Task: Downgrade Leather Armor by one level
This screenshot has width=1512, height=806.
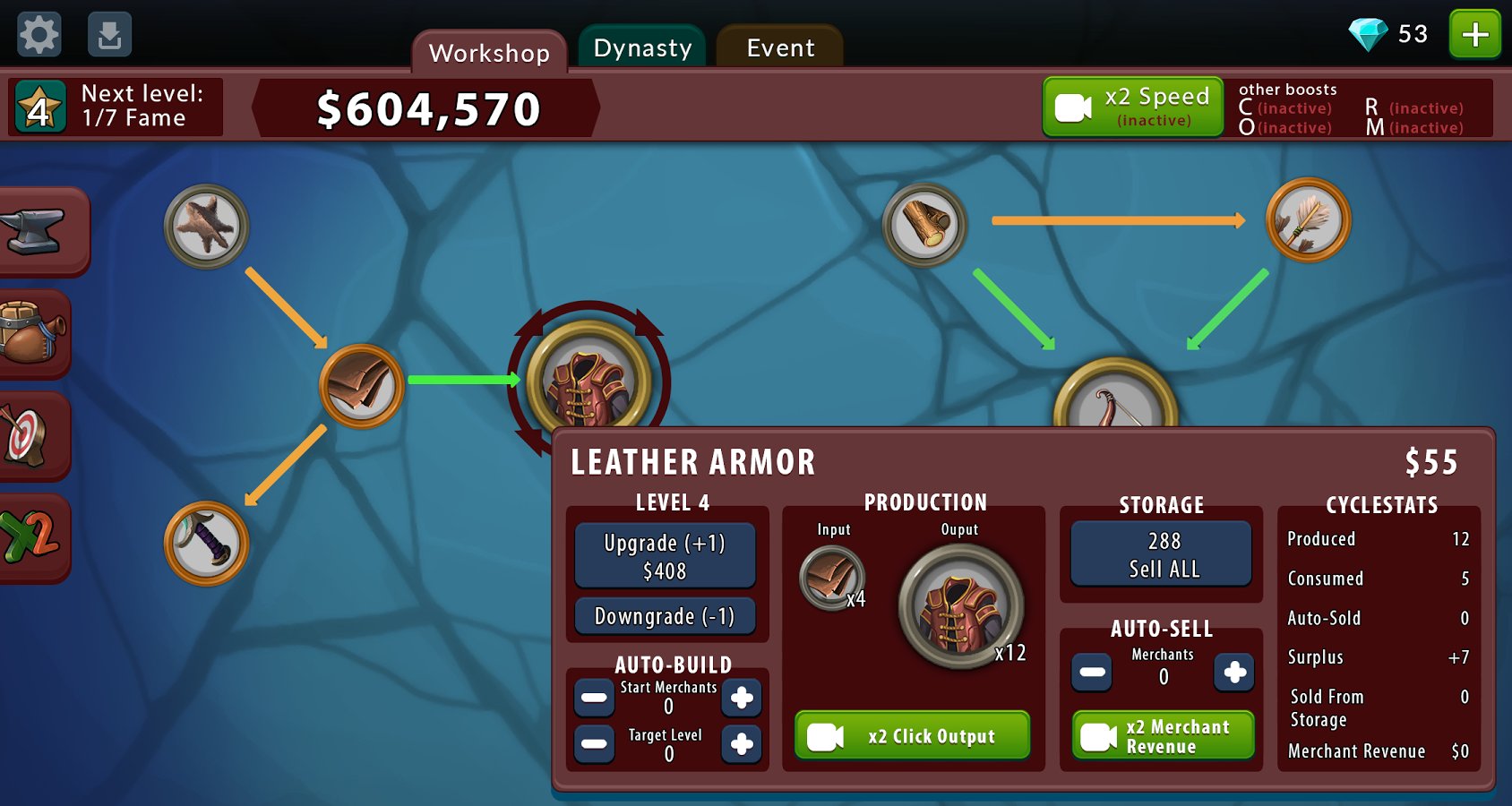Action: (x=665, y=616)
